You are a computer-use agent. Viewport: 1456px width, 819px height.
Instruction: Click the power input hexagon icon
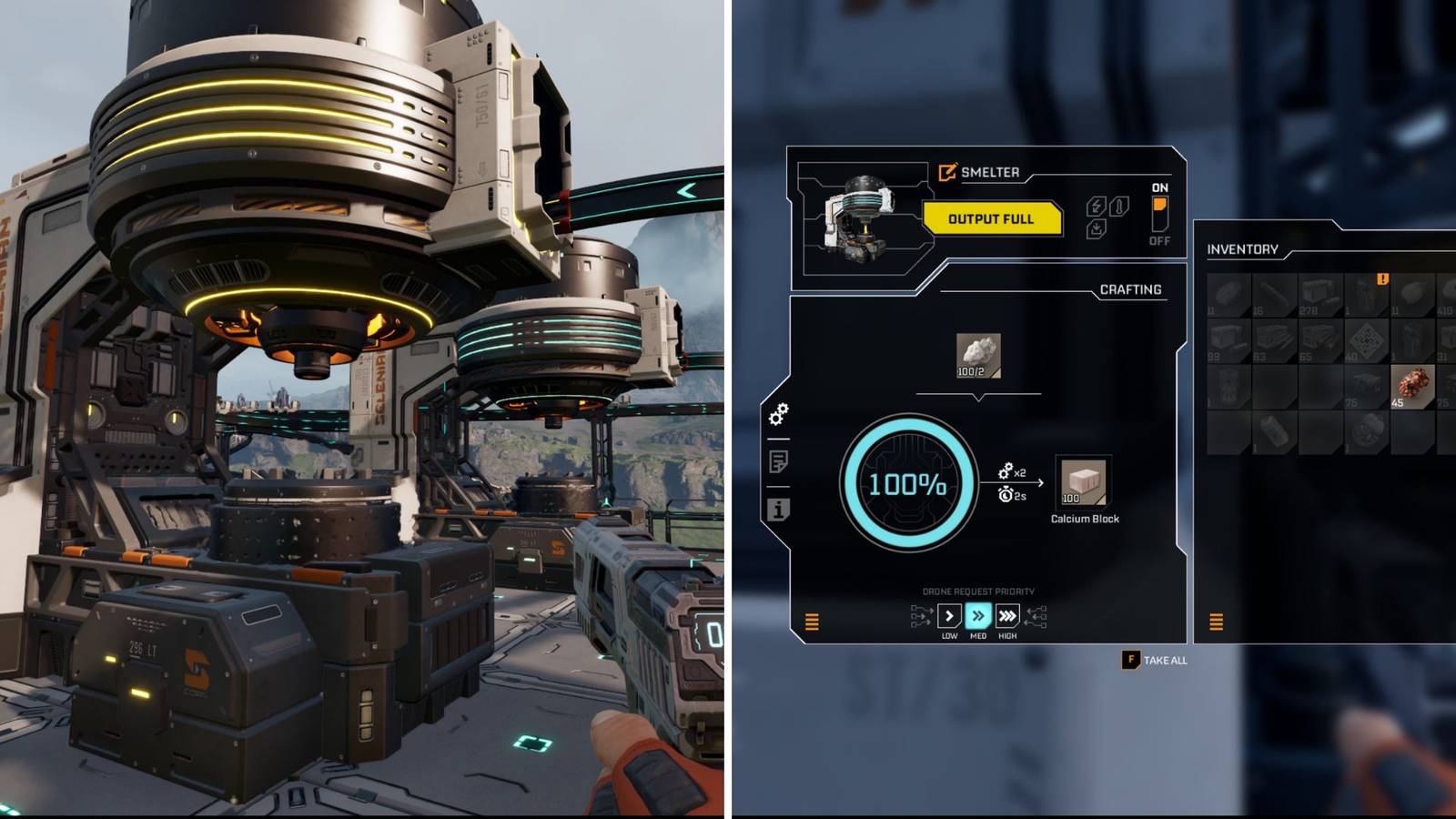[1096, 207]
